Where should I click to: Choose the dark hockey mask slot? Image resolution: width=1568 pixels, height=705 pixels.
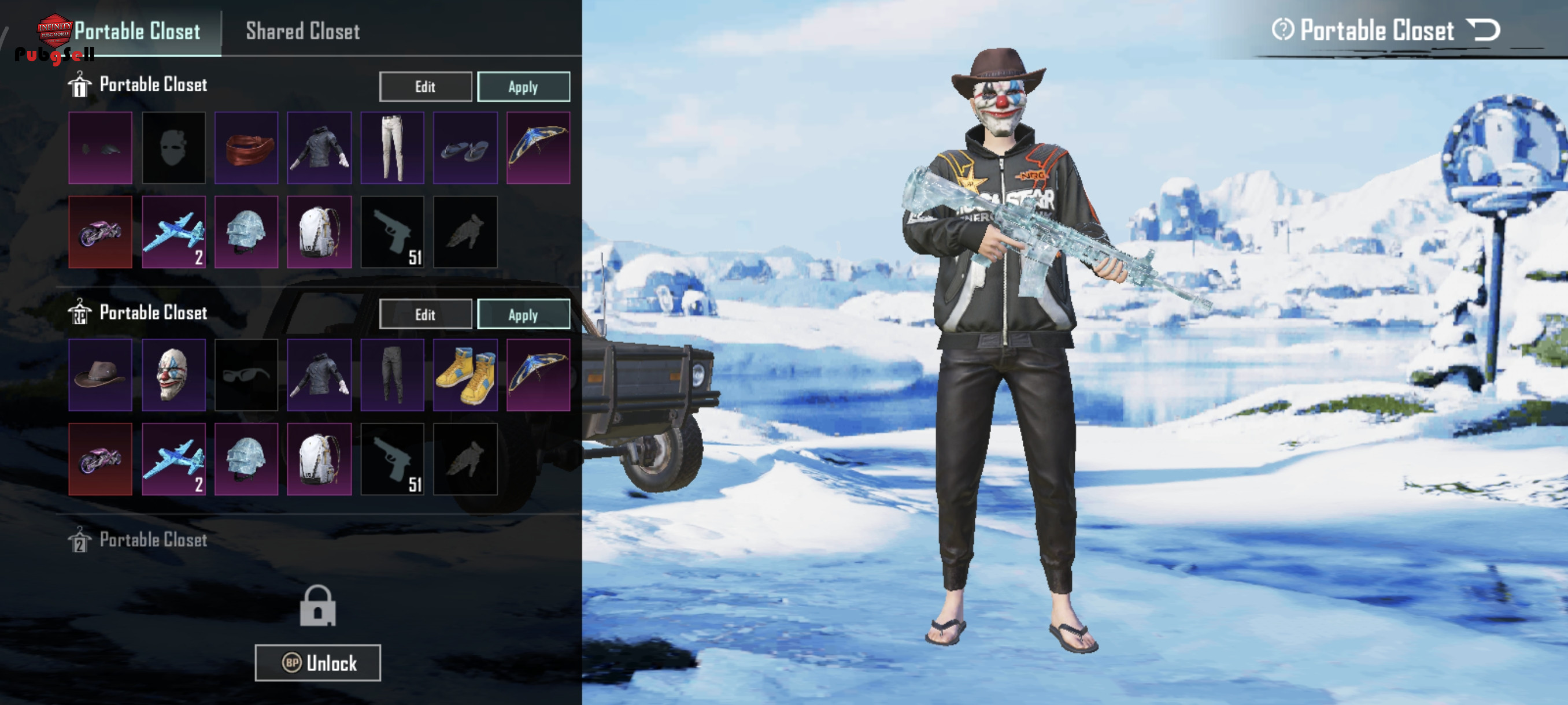(x=173, y=148)
